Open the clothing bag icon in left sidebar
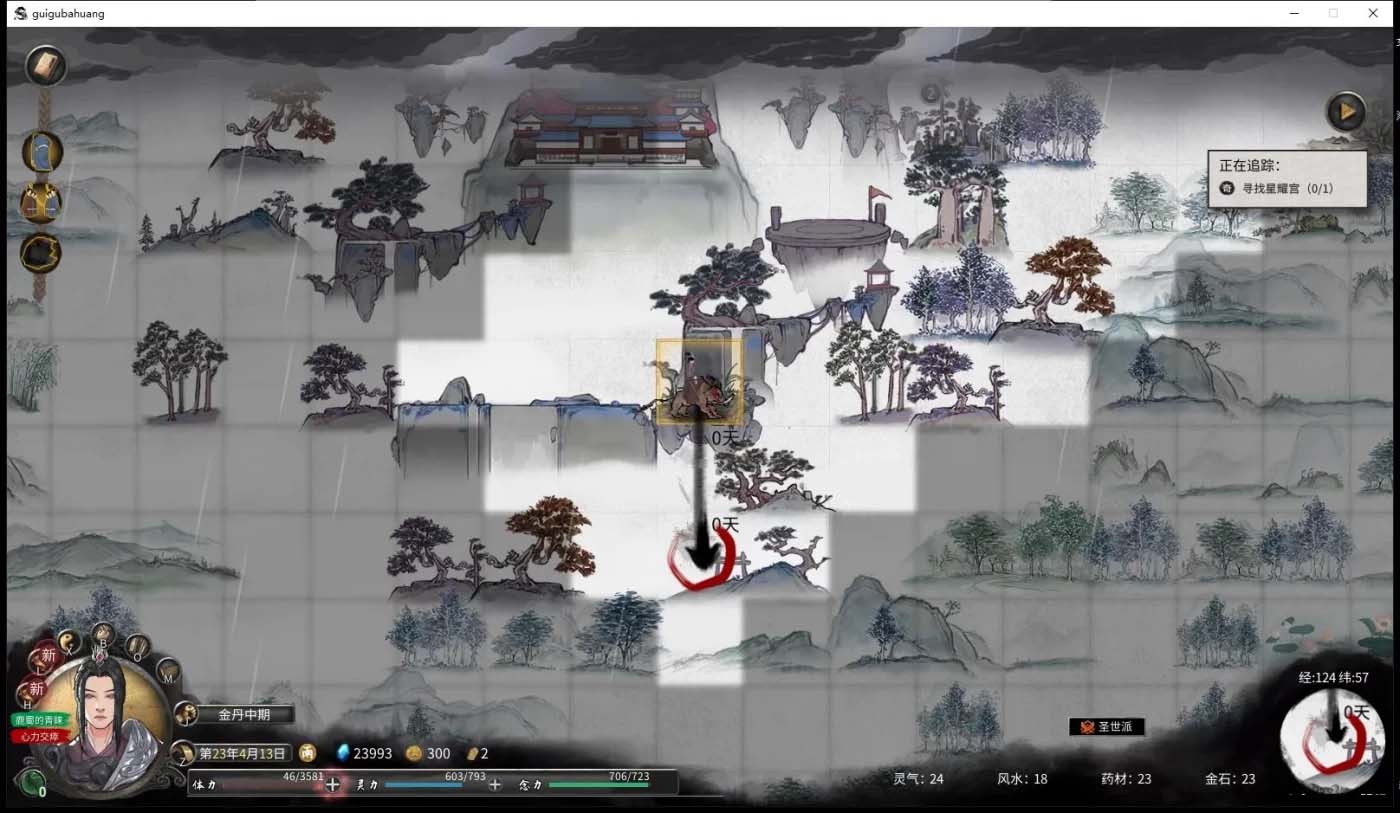Viewport: 1400px width, 813px height. point(42,152)
